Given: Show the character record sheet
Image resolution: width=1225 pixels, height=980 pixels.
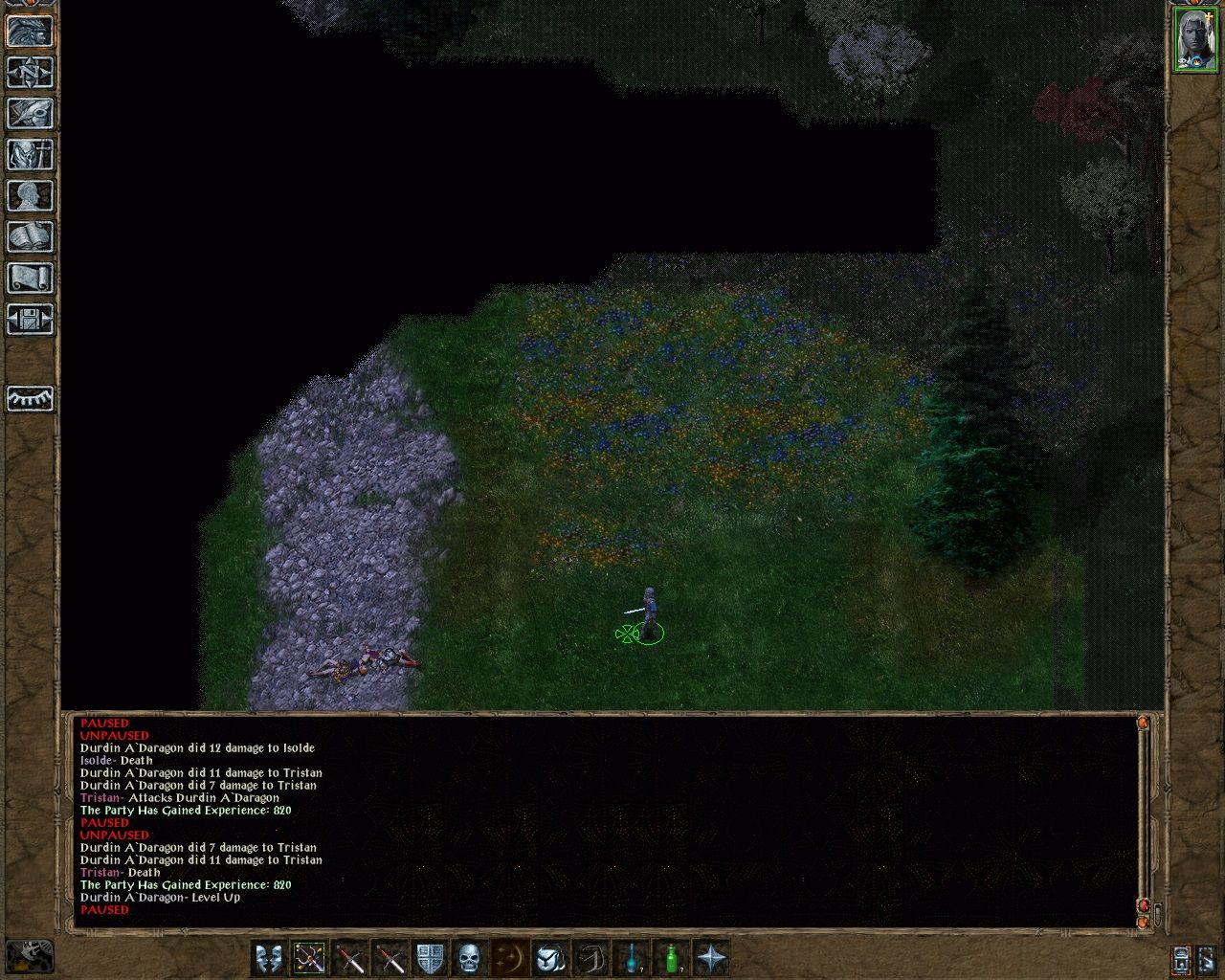Looking at the screenshot, I should [30, 195].
